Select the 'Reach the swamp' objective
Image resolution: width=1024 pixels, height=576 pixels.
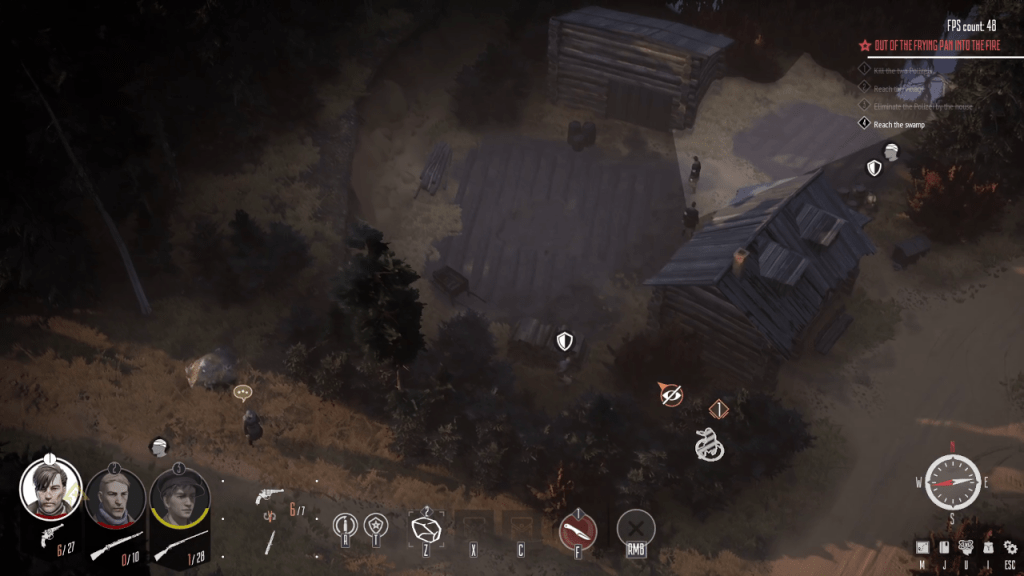pyautogui.click(x=898, y=124)
